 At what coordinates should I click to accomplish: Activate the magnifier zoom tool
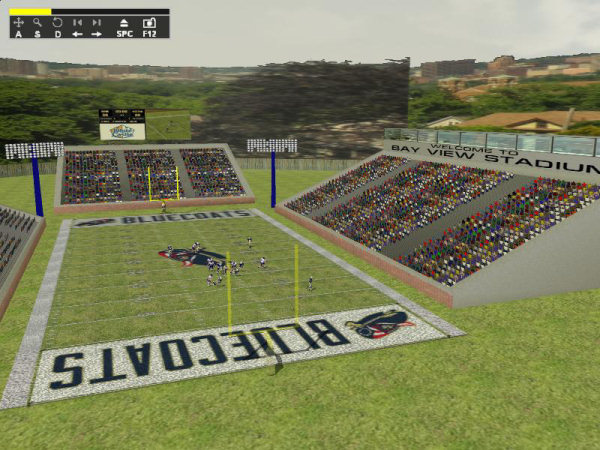(38, 22)
